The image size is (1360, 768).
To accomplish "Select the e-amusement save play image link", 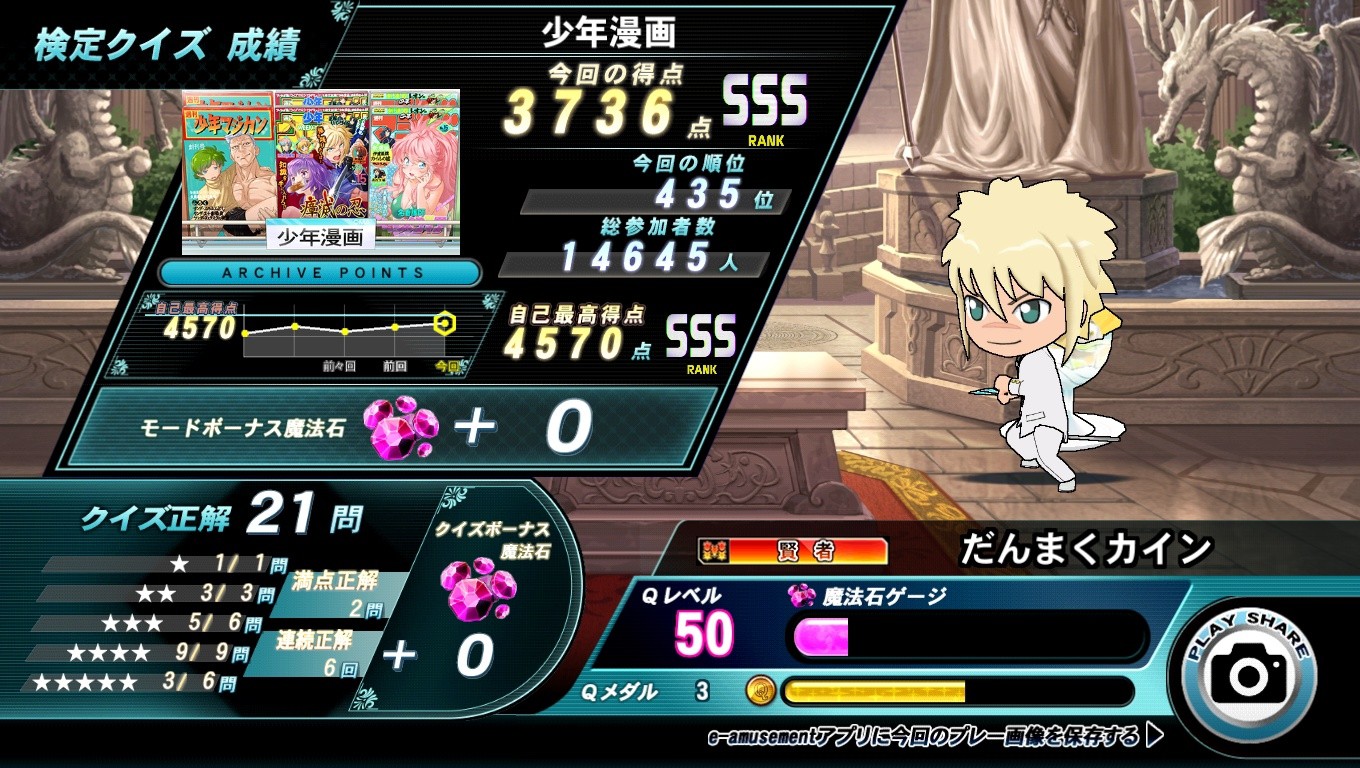I will (935, 737).
